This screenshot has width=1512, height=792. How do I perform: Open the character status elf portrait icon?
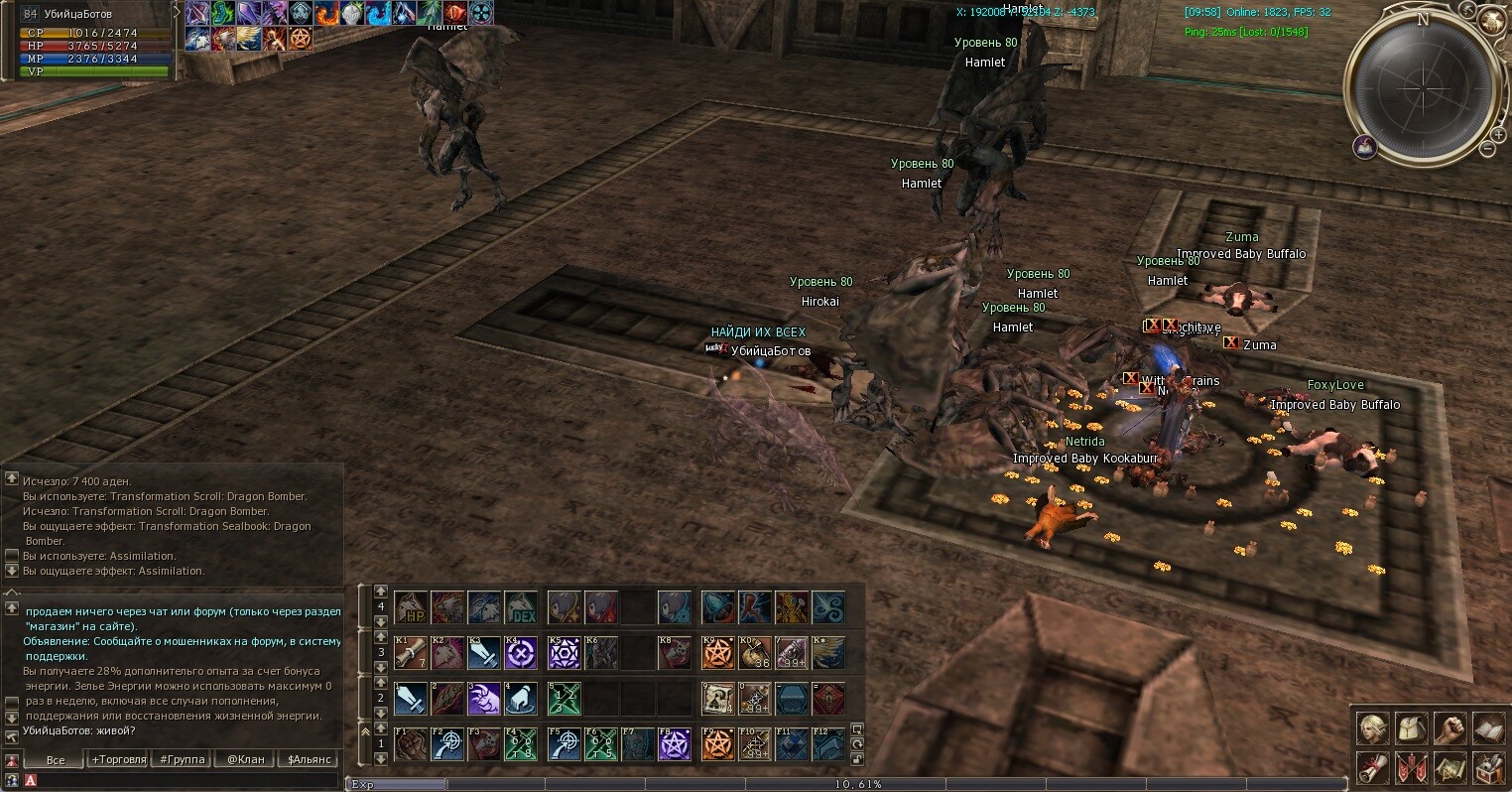point(1373,728)
